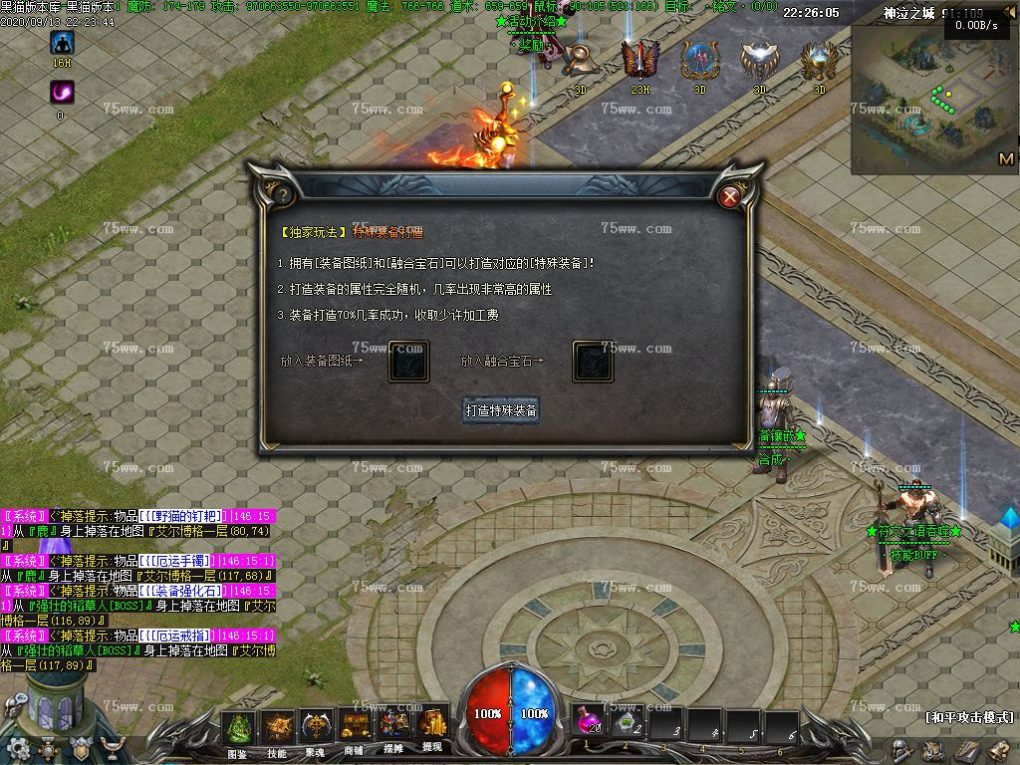The image size is (1020, 765).
Task: Select the blue figure buff icon
Action: (62, 43)
